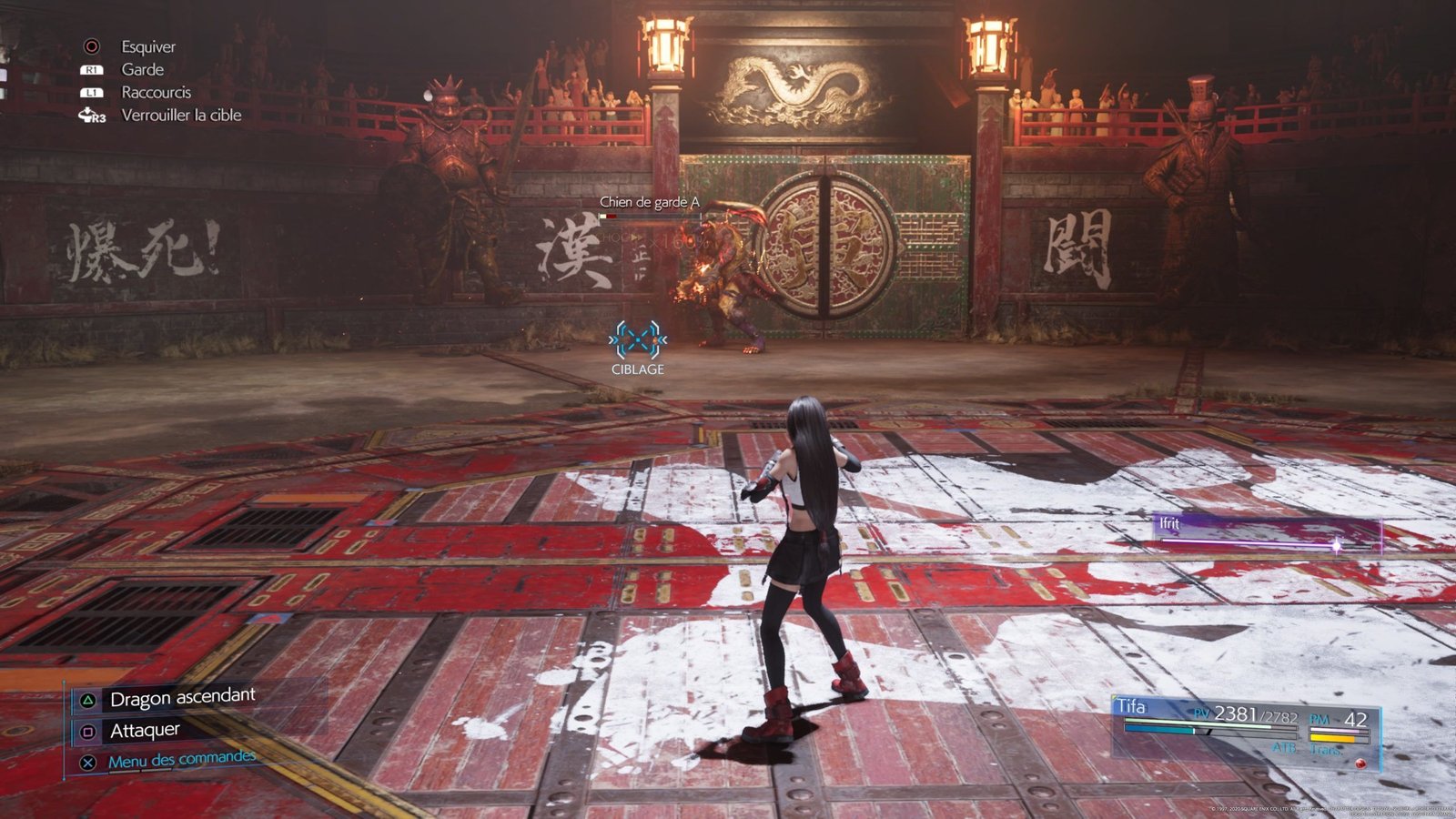Click the Chien de garde A enemy nameplate

pyautogui.click(x=652, y=202)
